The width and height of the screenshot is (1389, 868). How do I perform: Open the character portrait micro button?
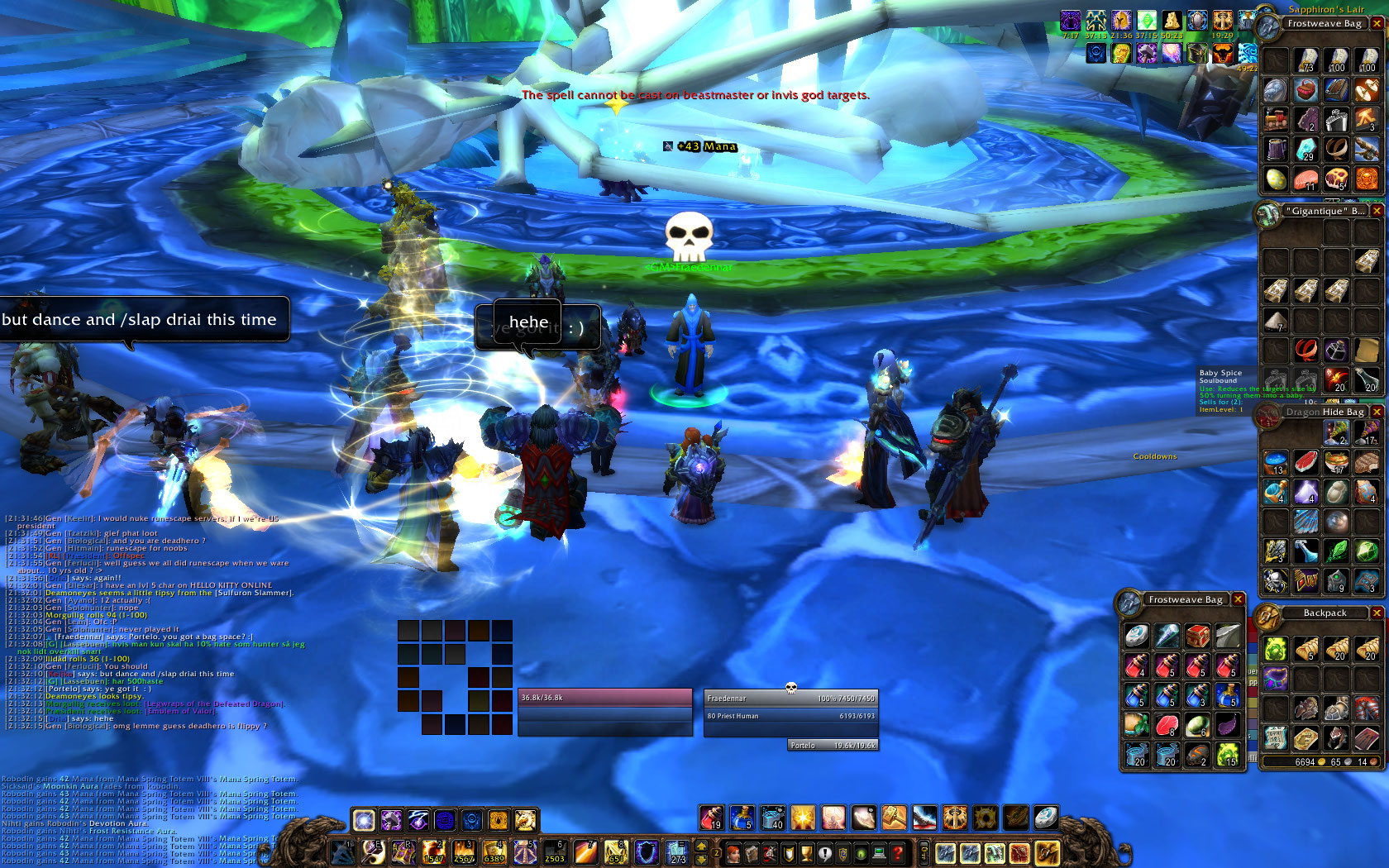point(733,852)
